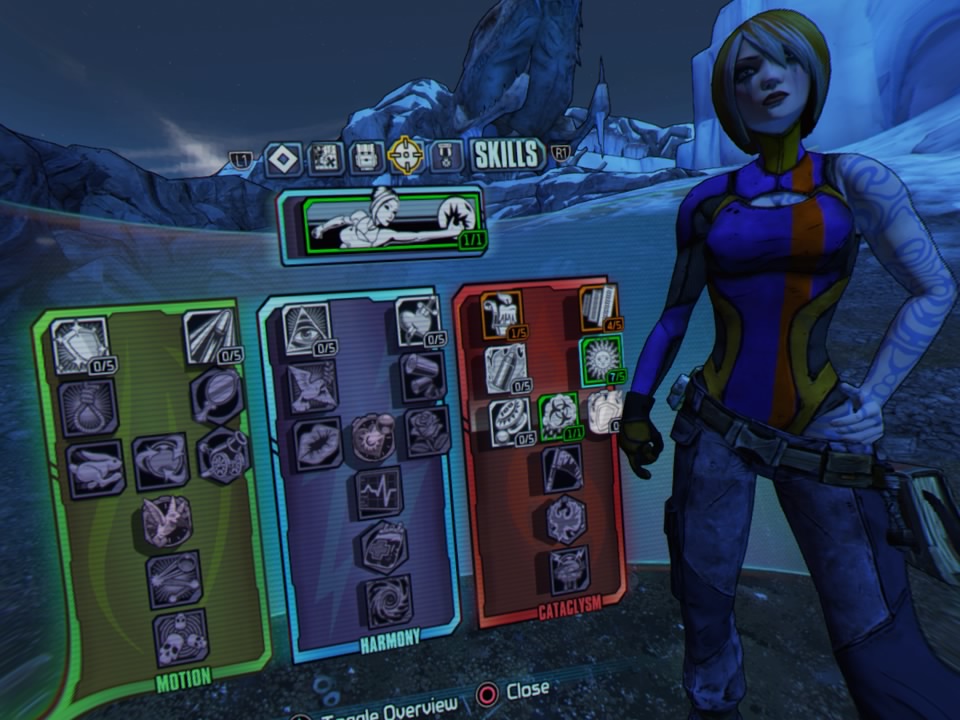Choose the Mind's Eye pyramid skill

(307, 330)
